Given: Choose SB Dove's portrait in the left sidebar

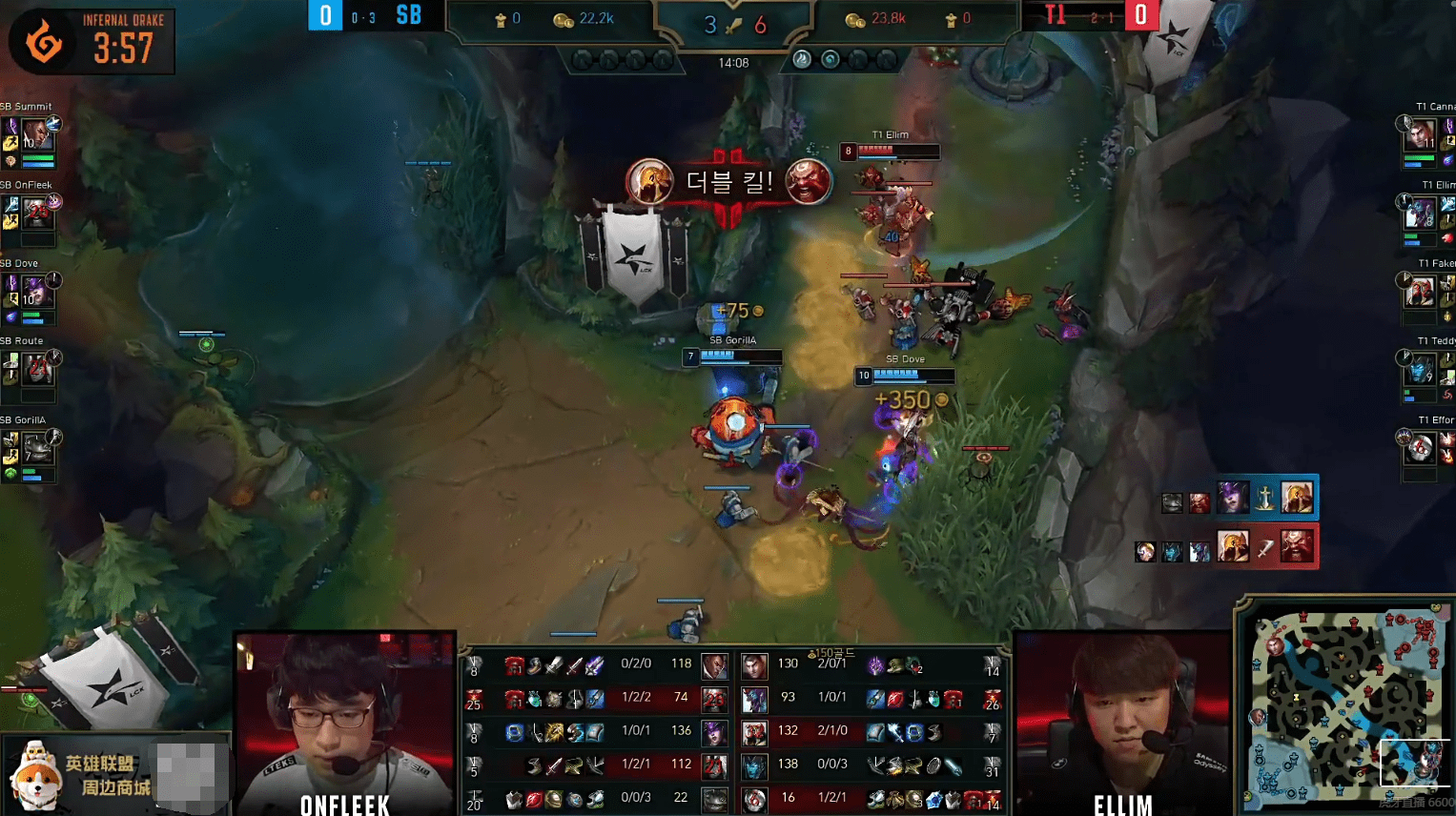Looking at the screenshot, I should click(36, 291).
